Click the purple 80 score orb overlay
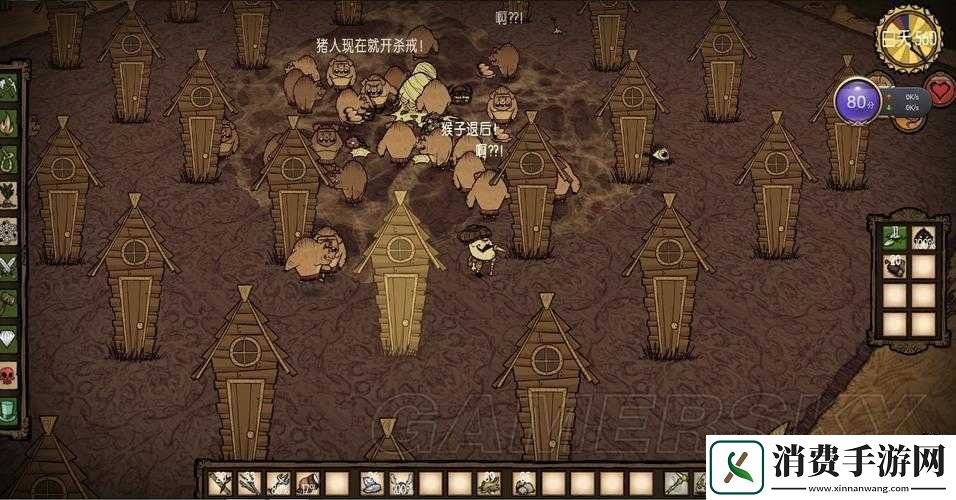This screenshot has height=500, width=956. click(x=858, y=102)
